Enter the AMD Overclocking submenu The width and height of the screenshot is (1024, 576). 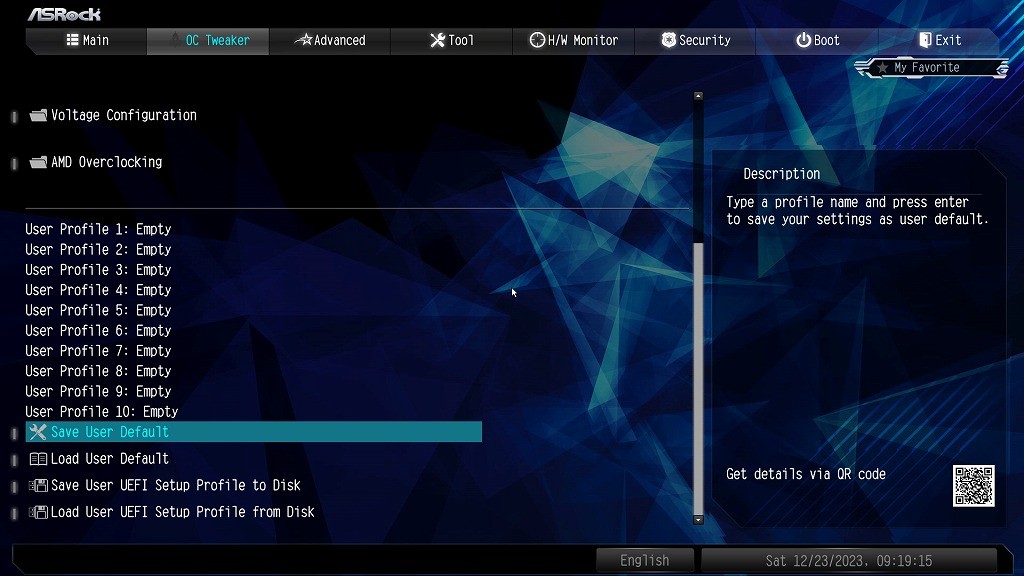pos(106,162)
